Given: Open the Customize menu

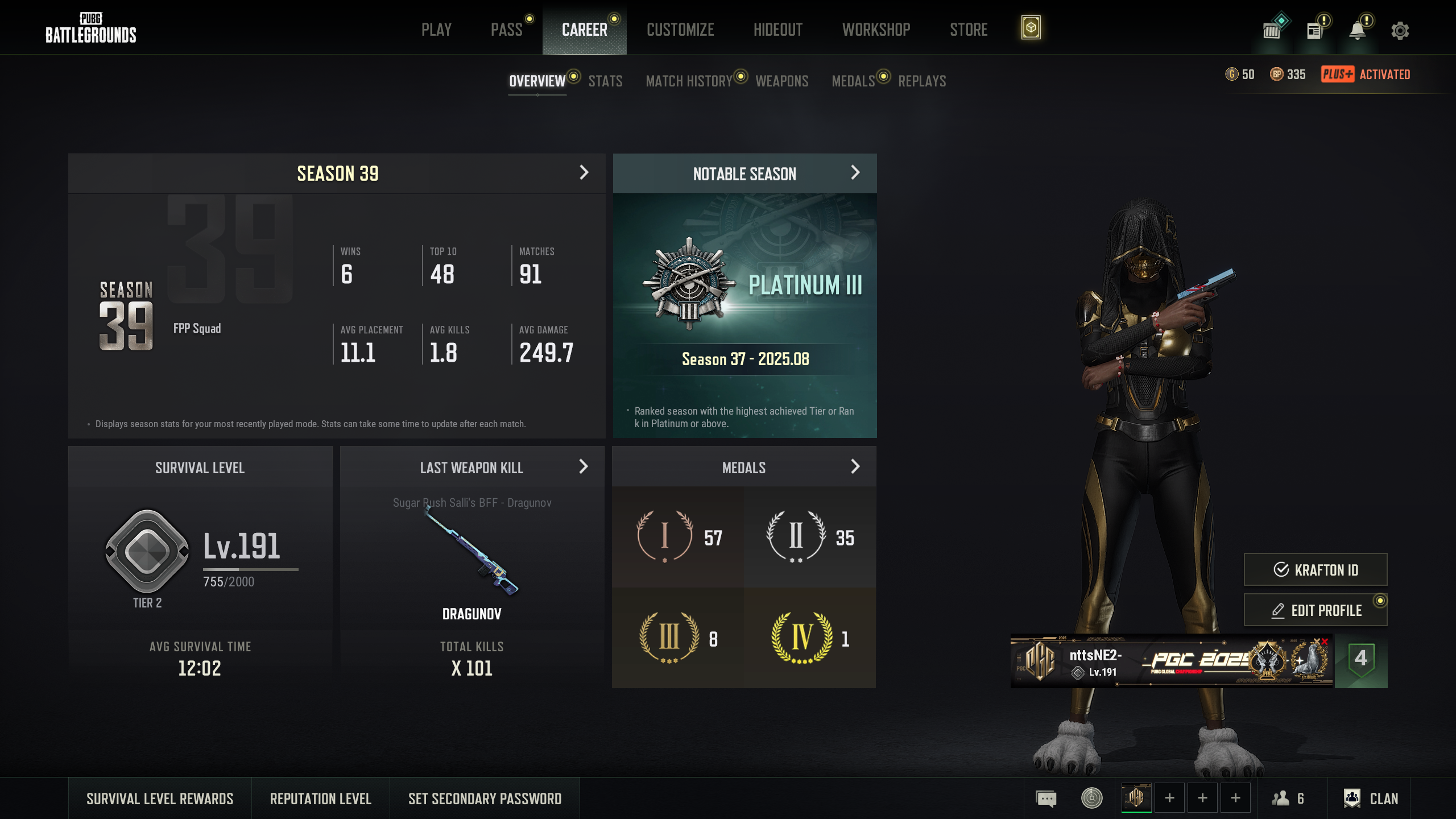Looking at the screenshot, I should (x=680, y=30).
